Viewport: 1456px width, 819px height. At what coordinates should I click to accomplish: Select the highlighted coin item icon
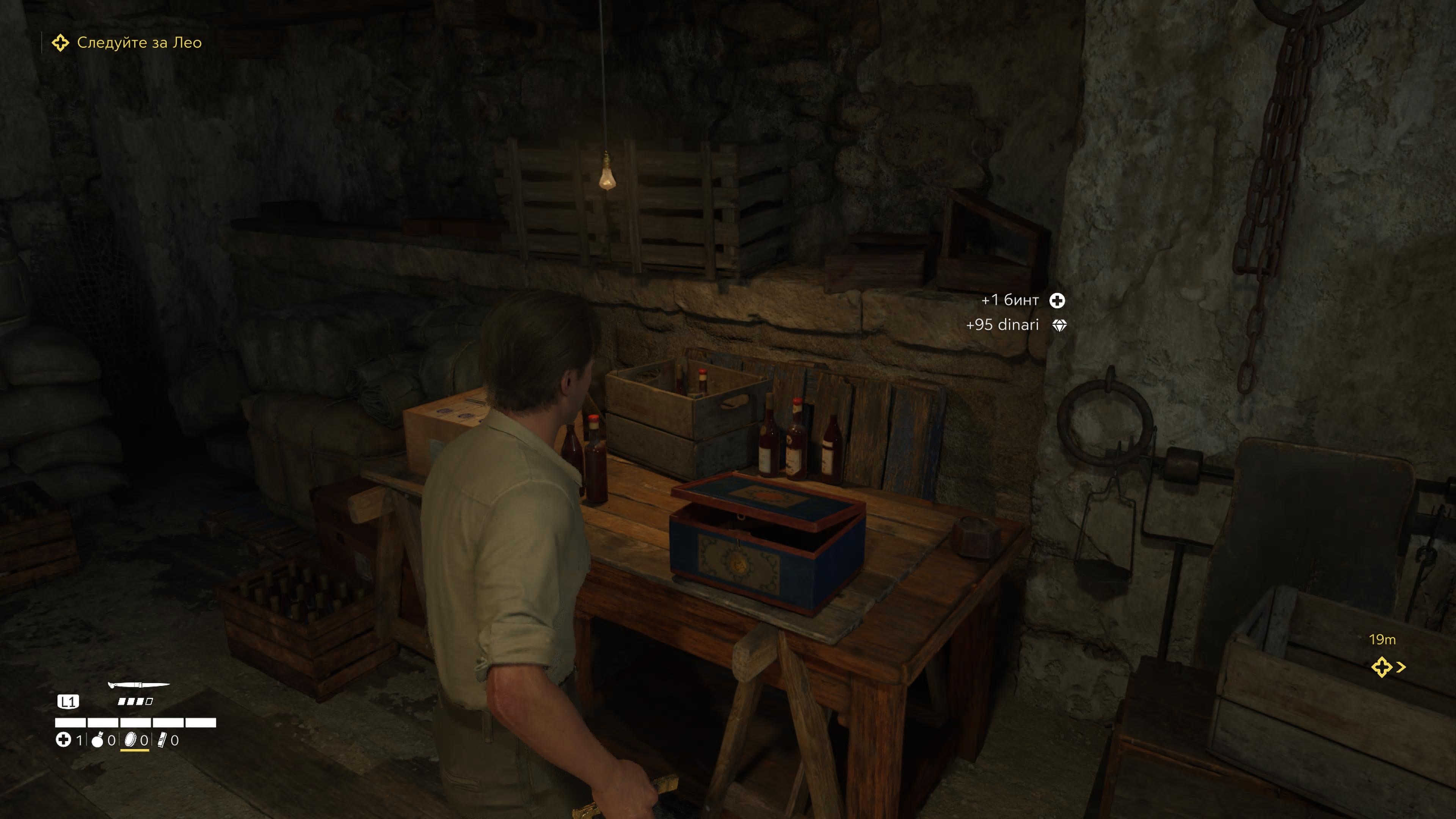point(131,740)
